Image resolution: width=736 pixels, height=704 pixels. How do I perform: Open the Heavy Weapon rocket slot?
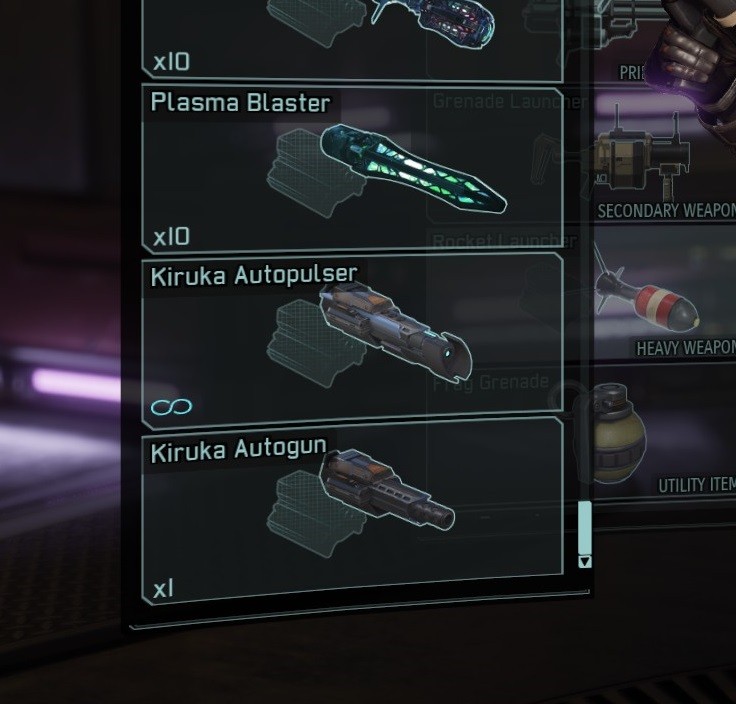coord(664,298)
